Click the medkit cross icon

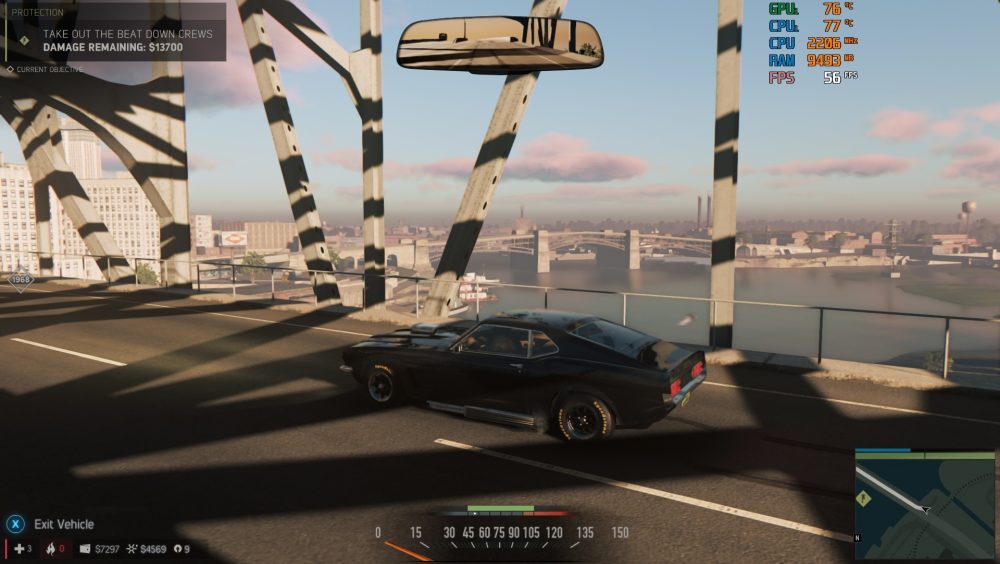18,549
